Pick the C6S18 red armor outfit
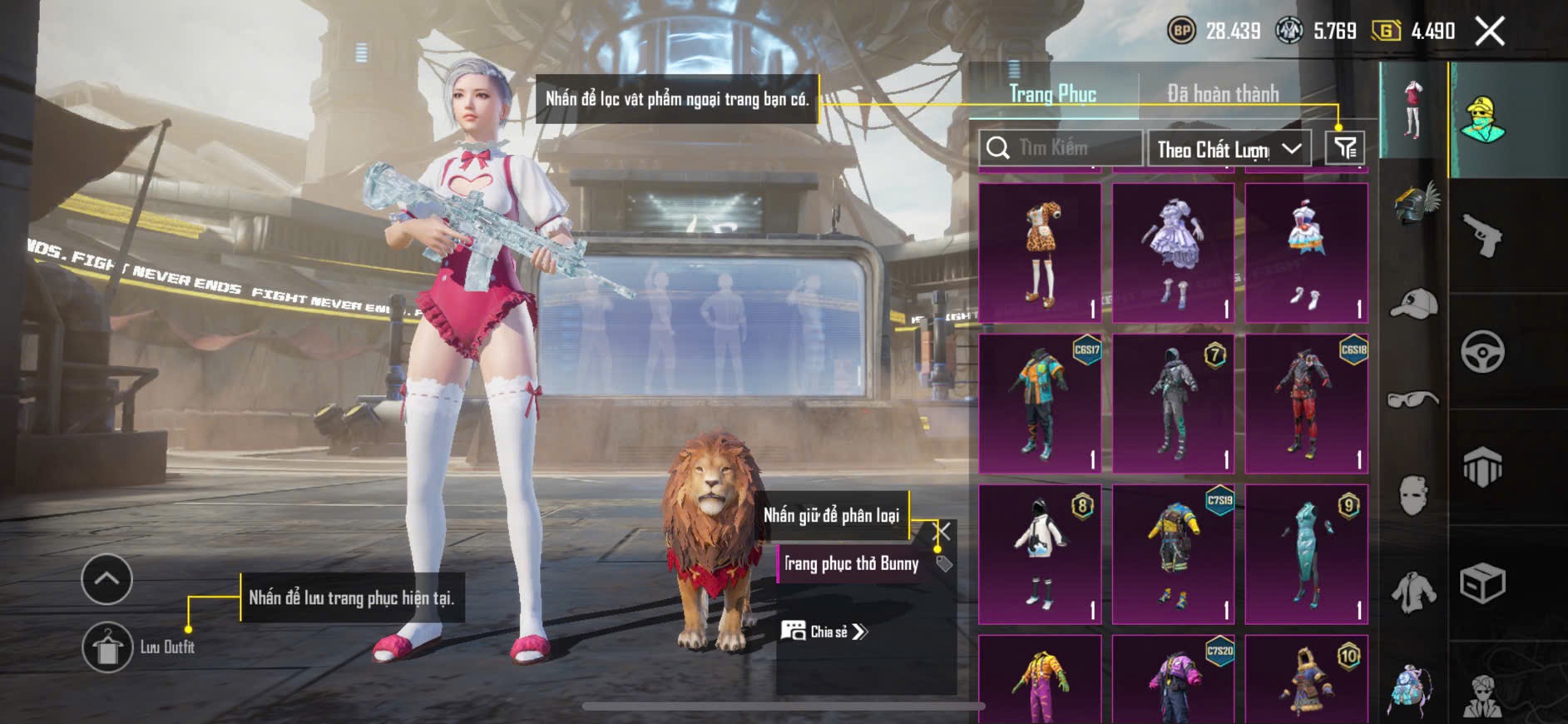 pos(1306,404)
